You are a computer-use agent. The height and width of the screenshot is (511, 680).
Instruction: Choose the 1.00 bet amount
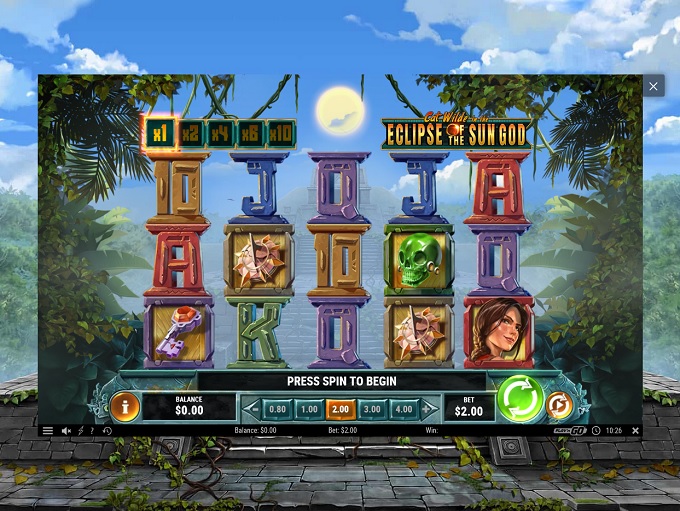(x=309, y=409)
